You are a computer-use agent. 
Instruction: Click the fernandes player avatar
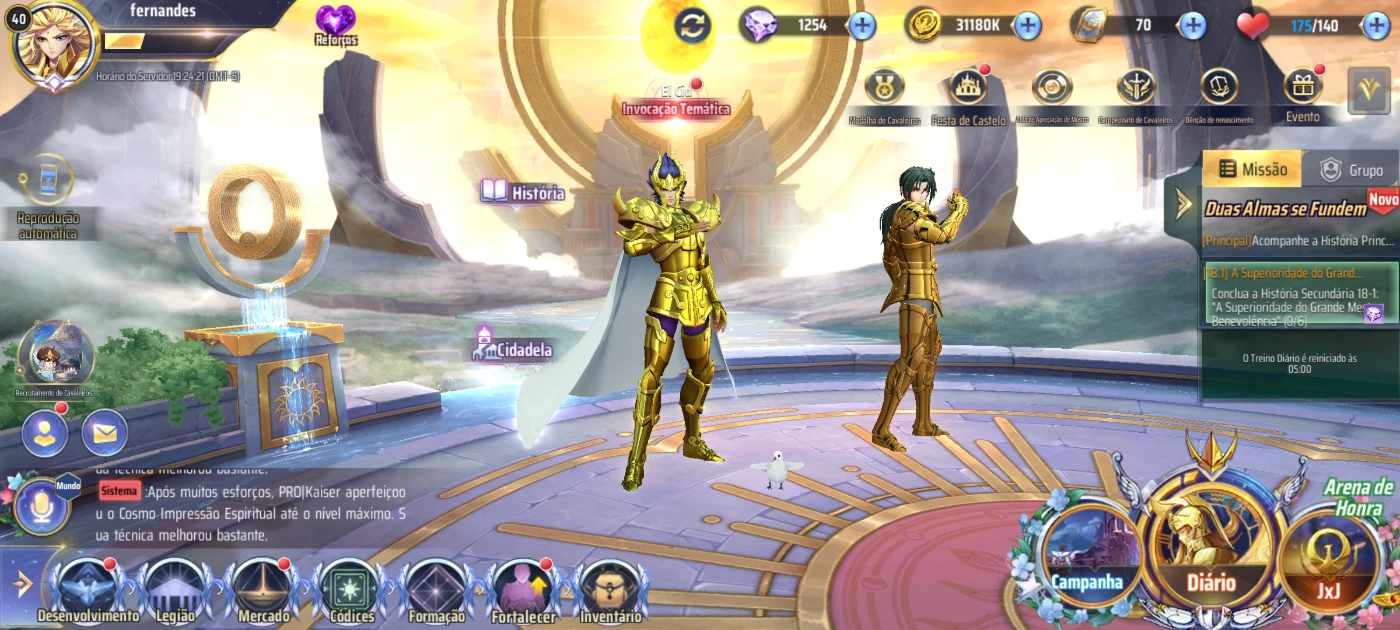(54, 45)
